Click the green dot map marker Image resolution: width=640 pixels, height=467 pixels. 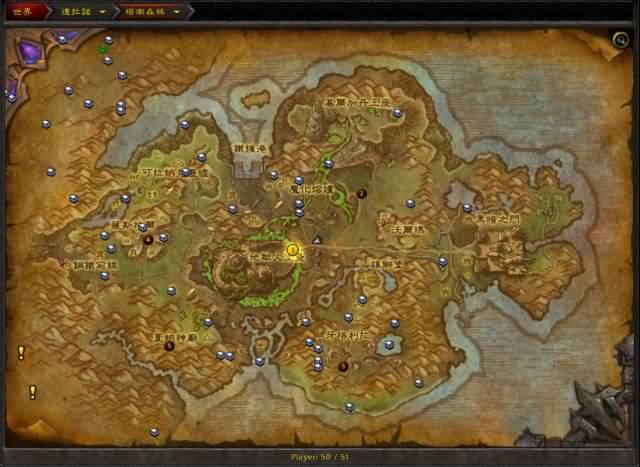point(102,49)
